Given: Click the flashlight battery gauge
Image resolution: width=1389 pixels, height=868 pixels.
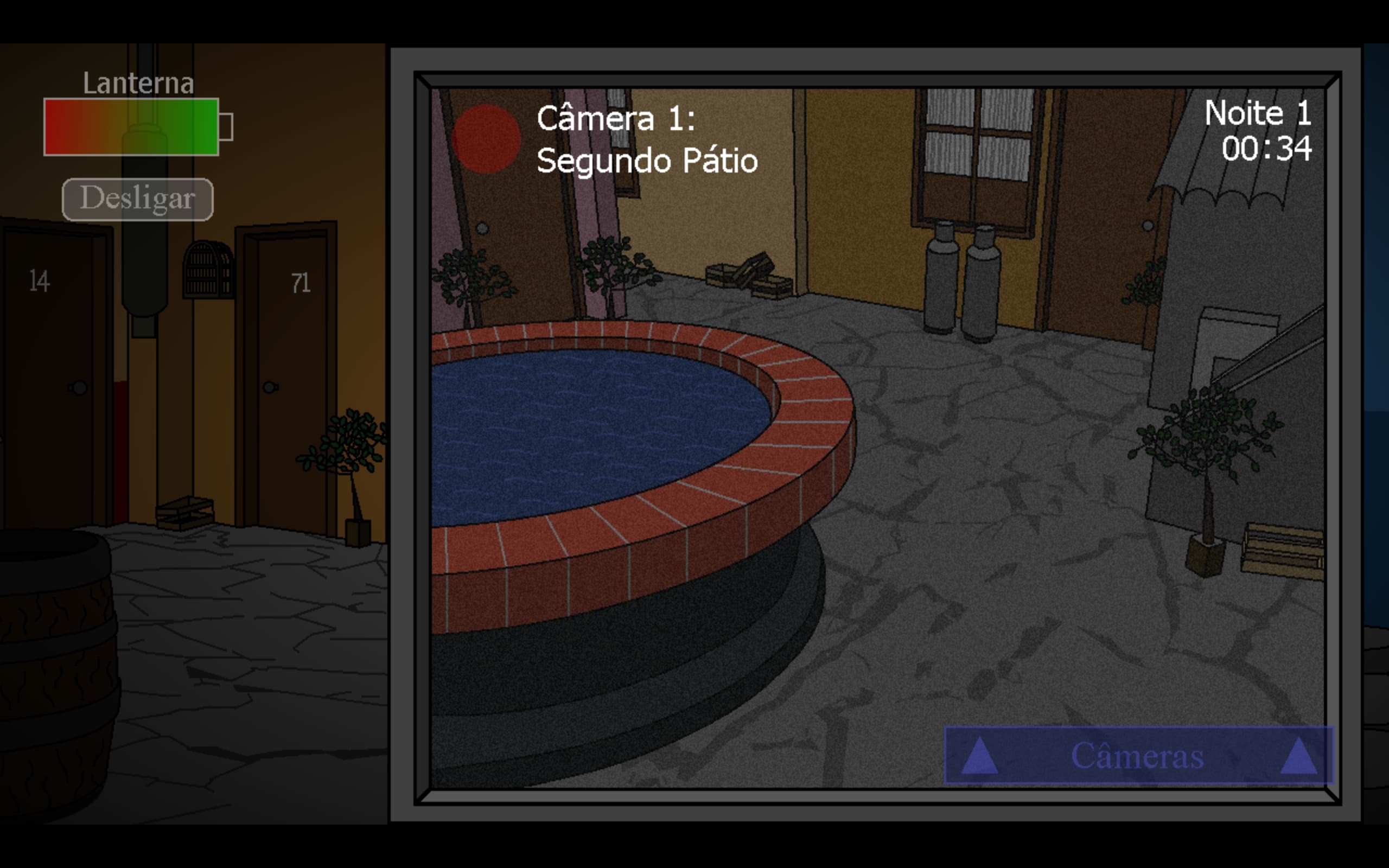Looking at the screenshot, I should 132,127.
